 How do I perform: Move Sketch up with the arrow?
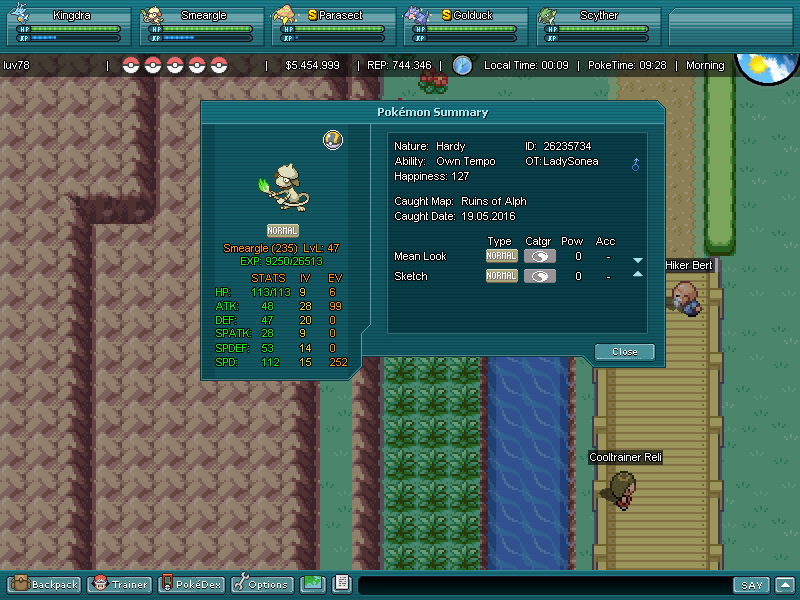[x=637, y=275]
